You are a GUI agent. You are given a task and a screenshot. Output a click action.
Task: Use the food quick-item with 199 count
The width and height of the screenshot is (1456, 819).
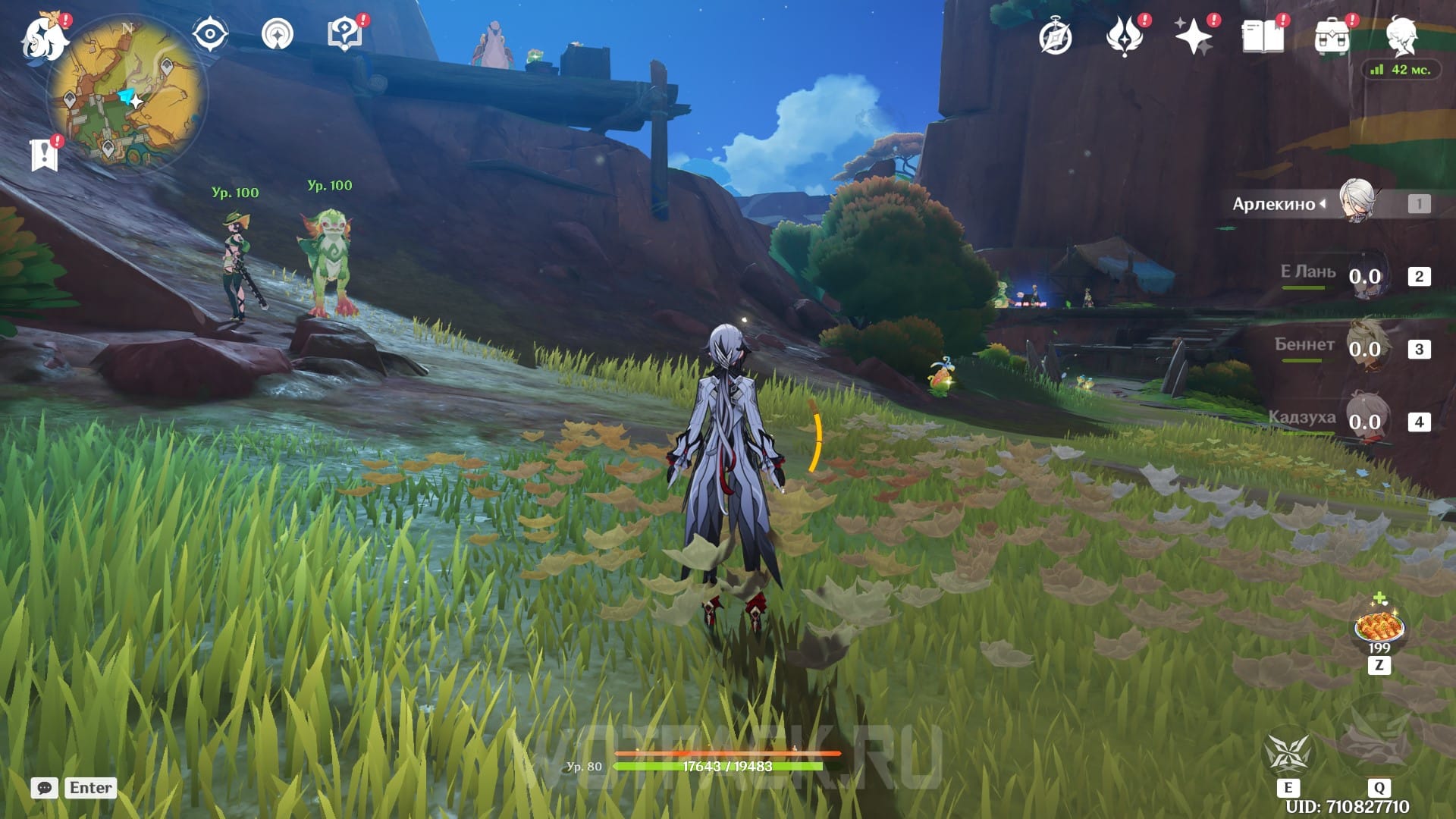click(x=1379, y=626)
